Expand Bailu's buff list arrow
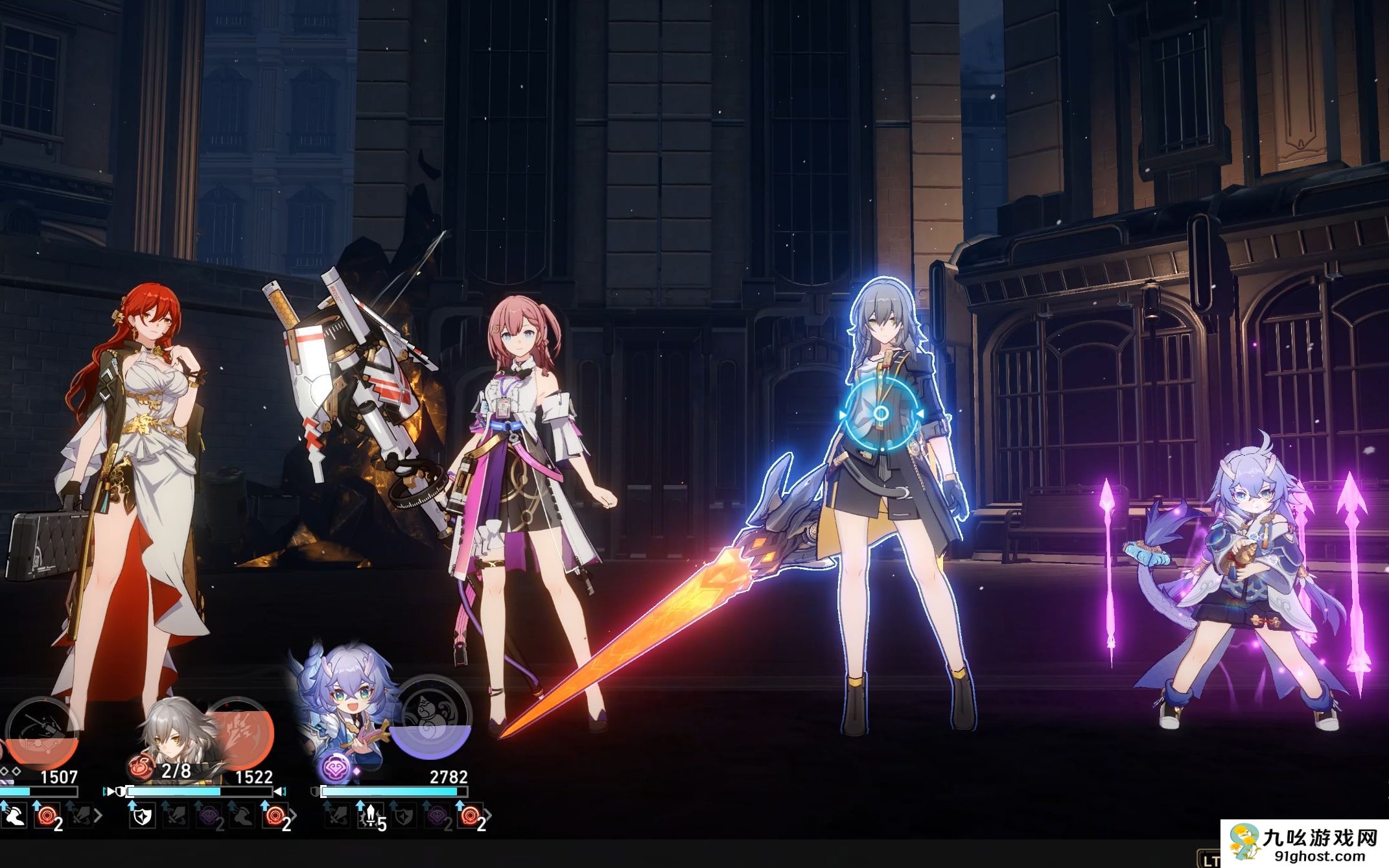The width and height of the screenshot is (1389, 868). point(489,815)
